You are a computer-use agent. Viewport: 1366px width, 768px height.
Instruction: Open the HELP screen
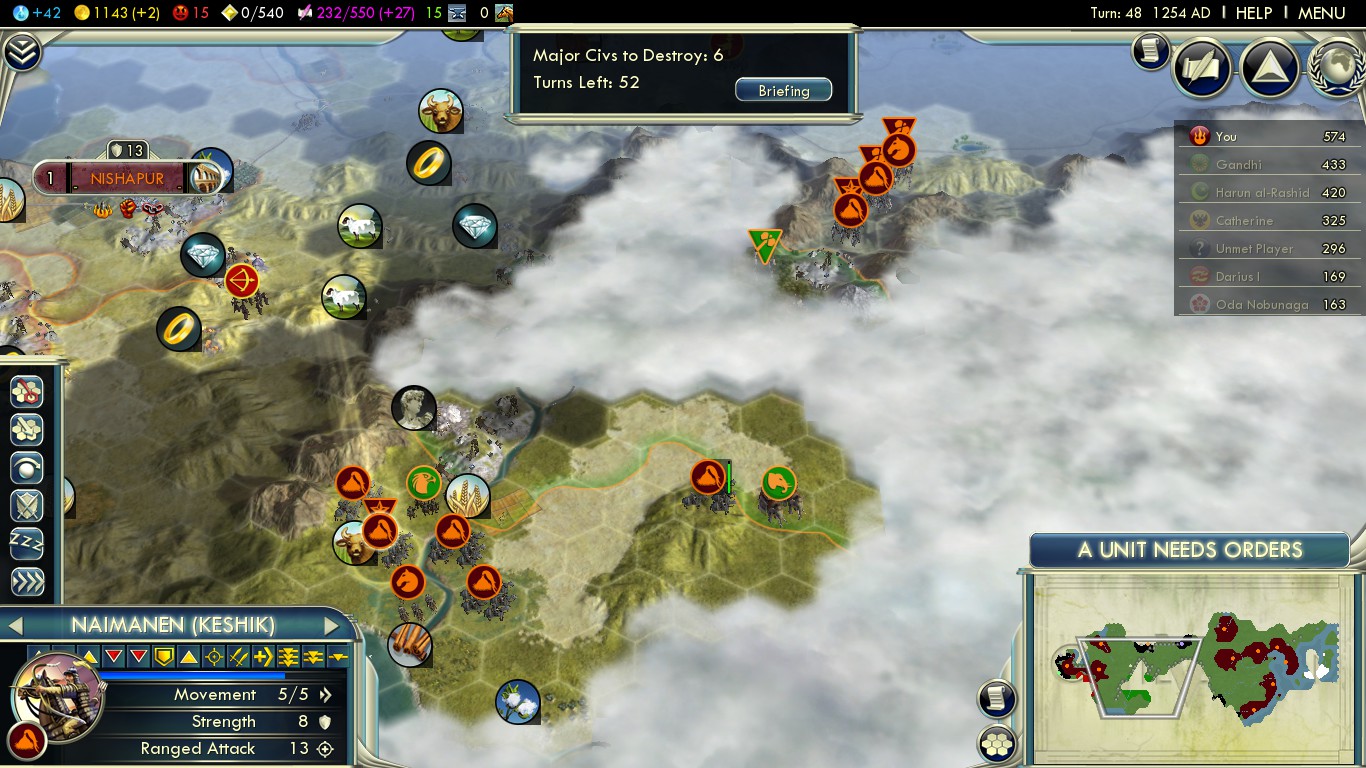point(1253,13)
